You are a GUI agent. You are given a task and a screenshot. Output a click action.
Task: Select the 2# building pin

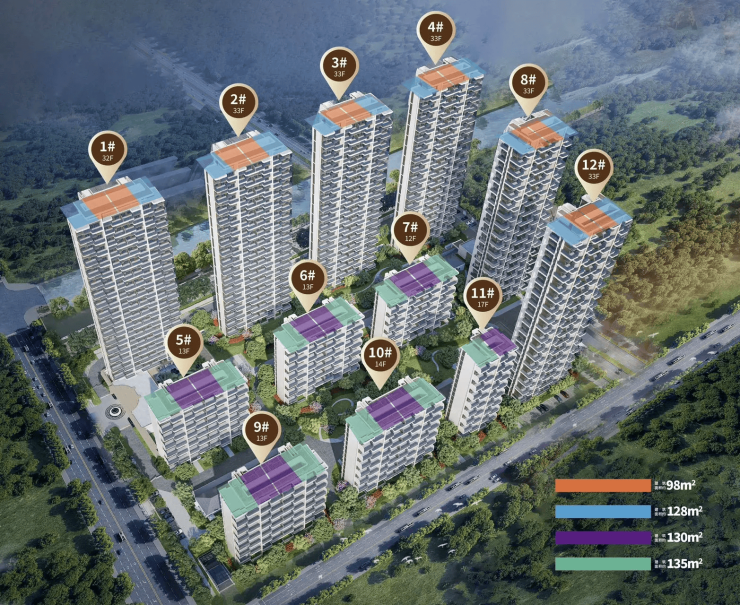click(239, 105)
